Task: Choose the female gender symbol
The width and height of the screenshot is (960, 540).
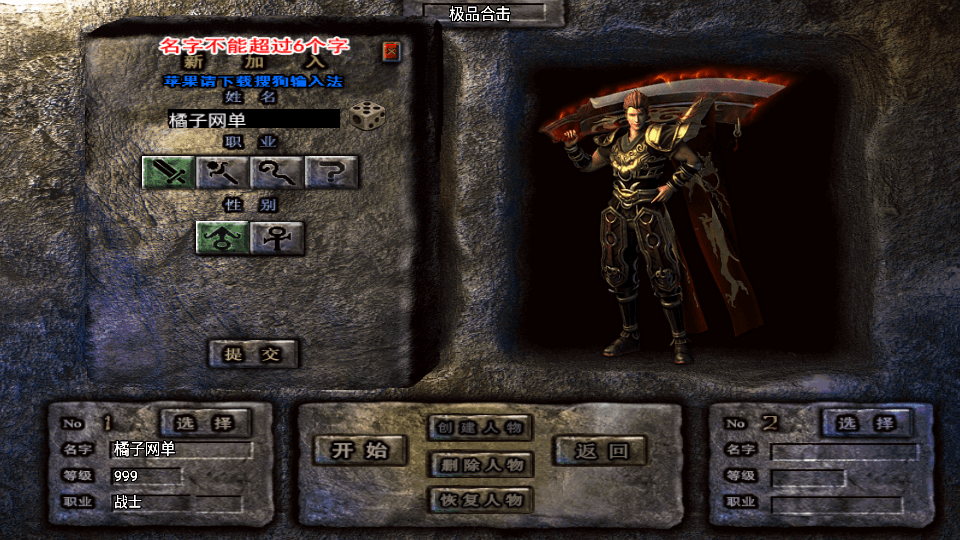Action: click(277, 238)
